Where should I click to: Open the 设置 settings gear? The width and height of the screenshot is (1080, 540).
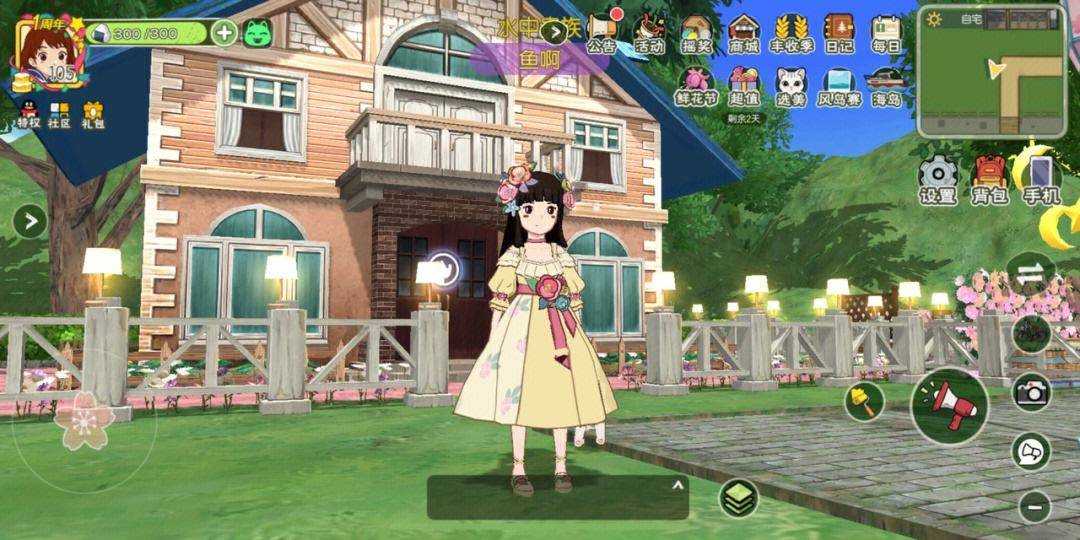pos(938,179)
